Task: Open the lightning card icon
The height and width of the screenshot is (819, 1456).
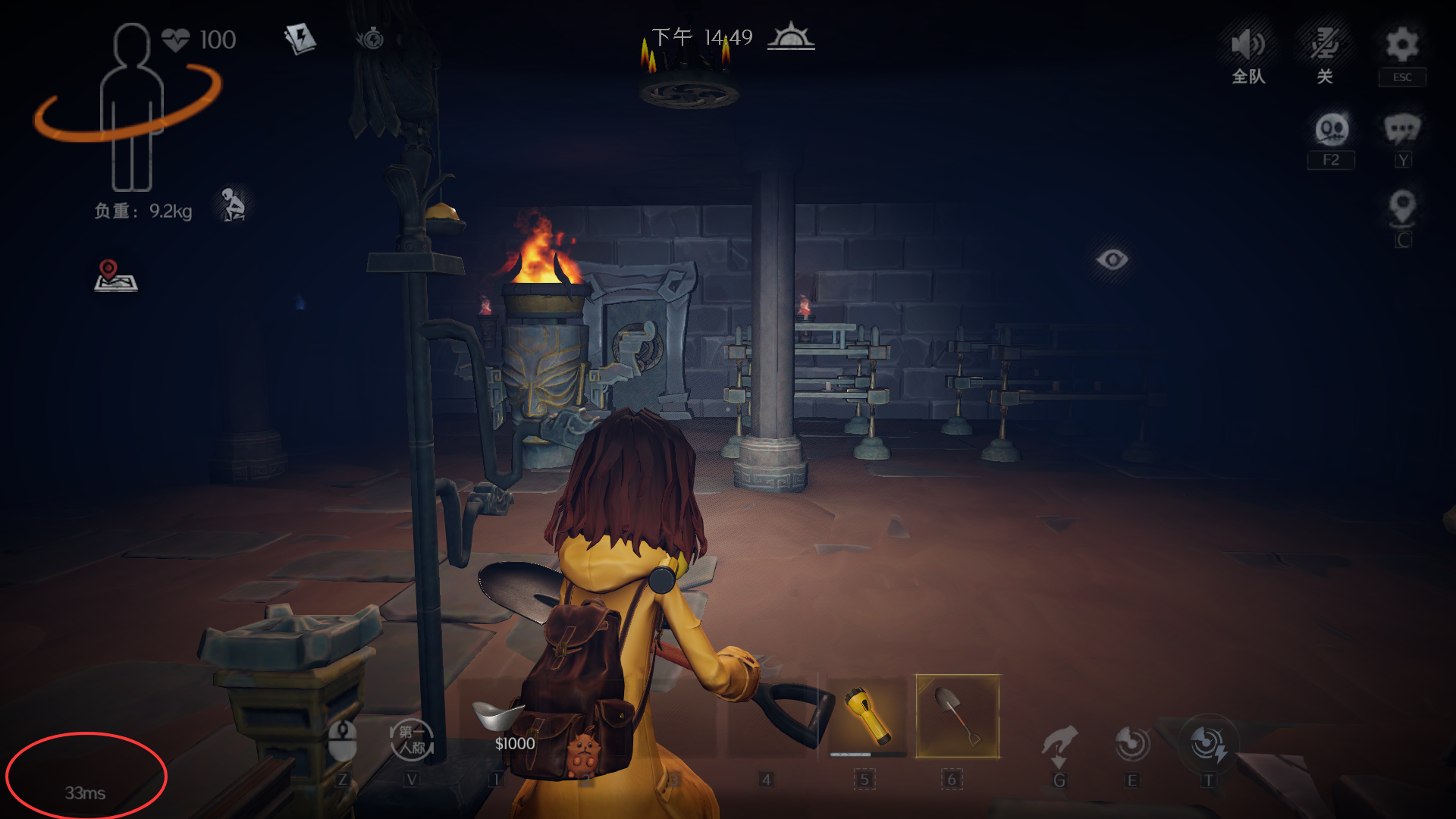Action: pos(300,38)
